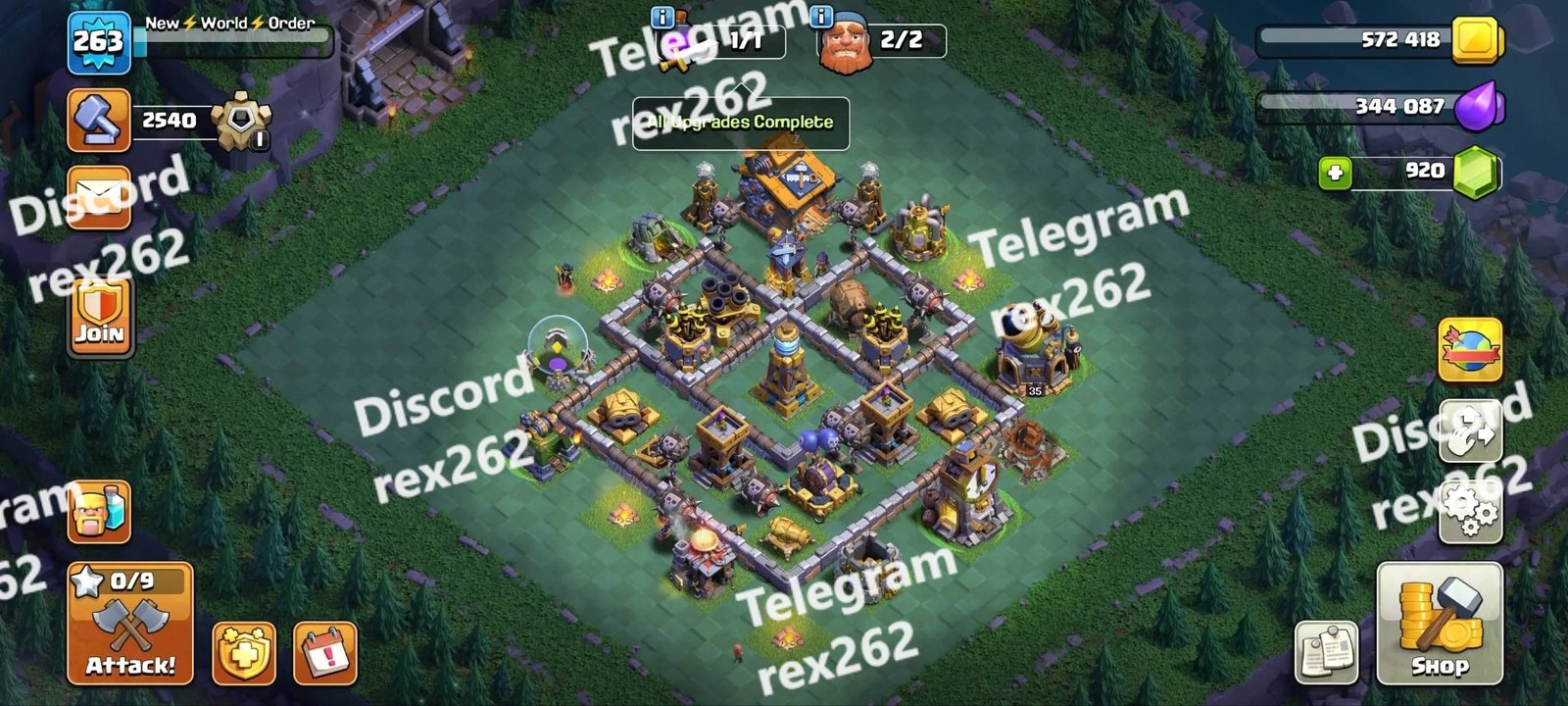Open the hammer trophy ranking icon
The image size is (1568, 706).
coord(99,120)
